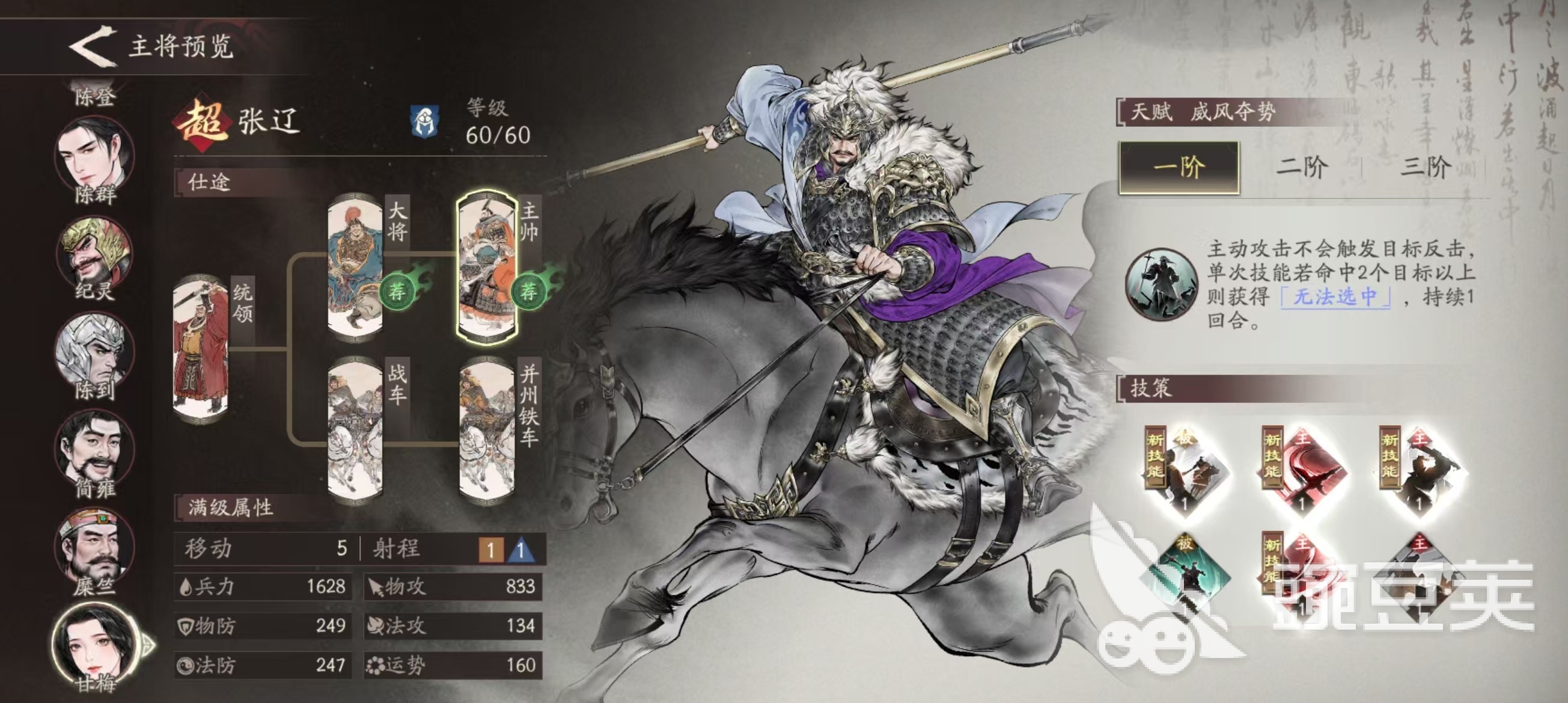Tap the class badge next to 等级

tap(424, 122)
